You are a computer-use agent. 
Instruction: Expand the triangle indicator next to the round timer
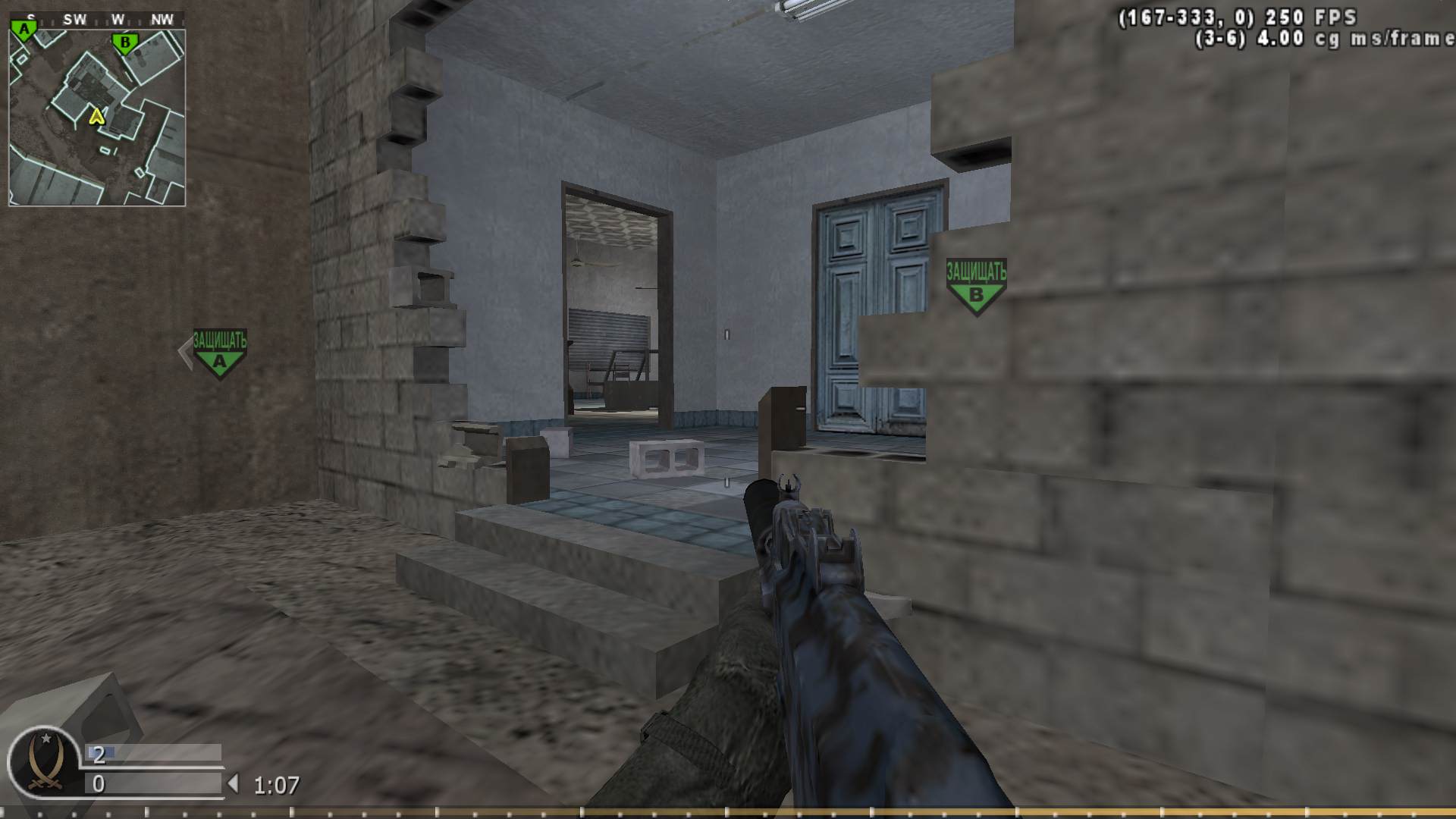pyautogui.click(x=234, y=781)
